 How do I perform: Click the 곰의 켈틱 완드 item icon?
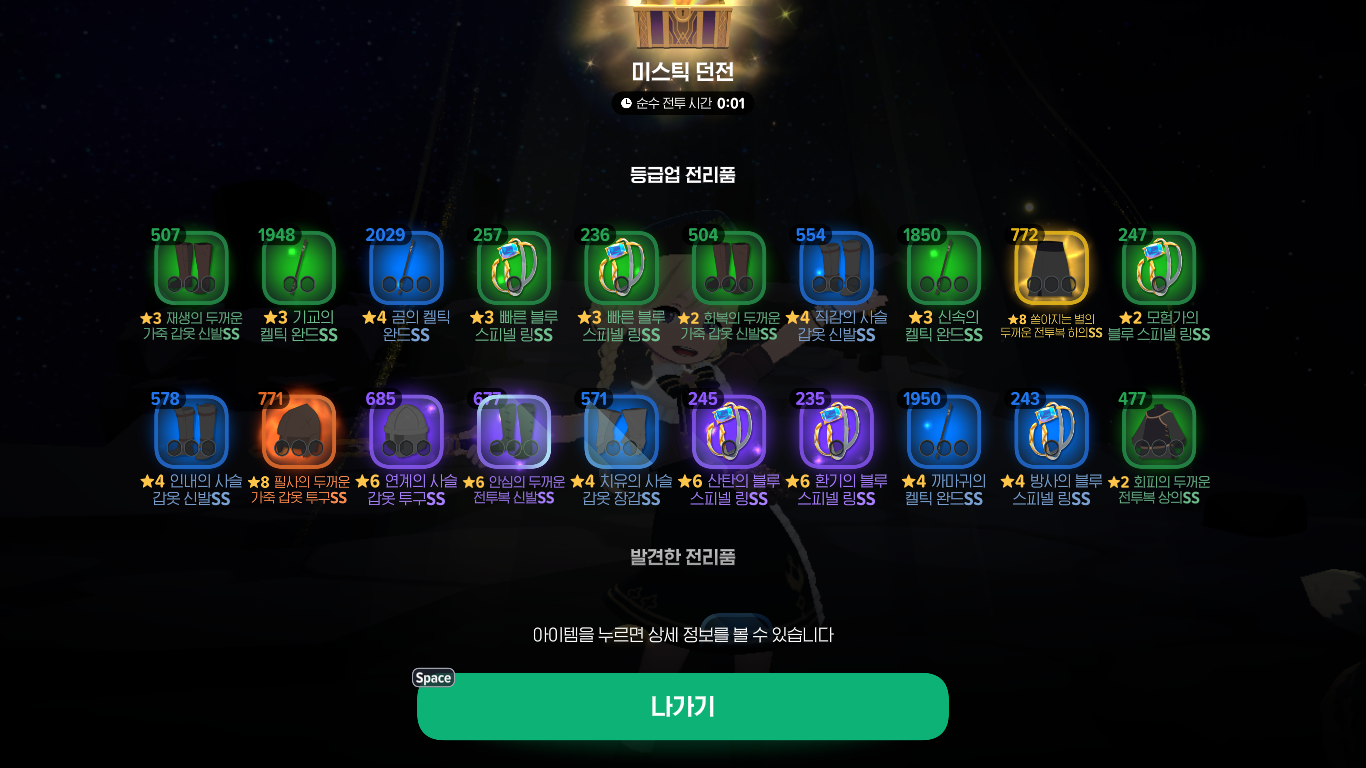coord(405,268)
